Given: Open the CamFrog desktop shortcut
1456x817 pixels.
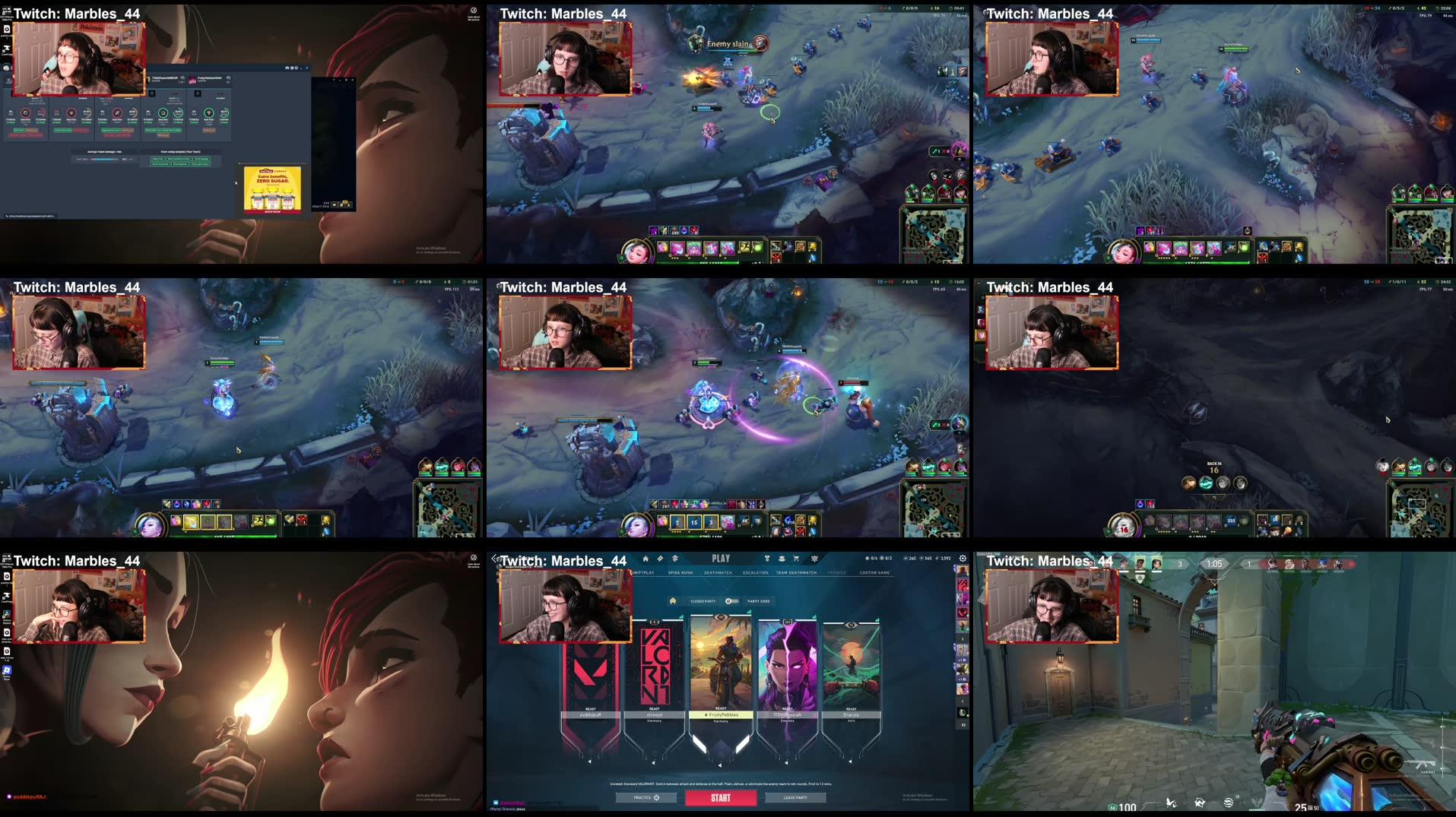Looking at the screenshot, I should pos(5,48).
